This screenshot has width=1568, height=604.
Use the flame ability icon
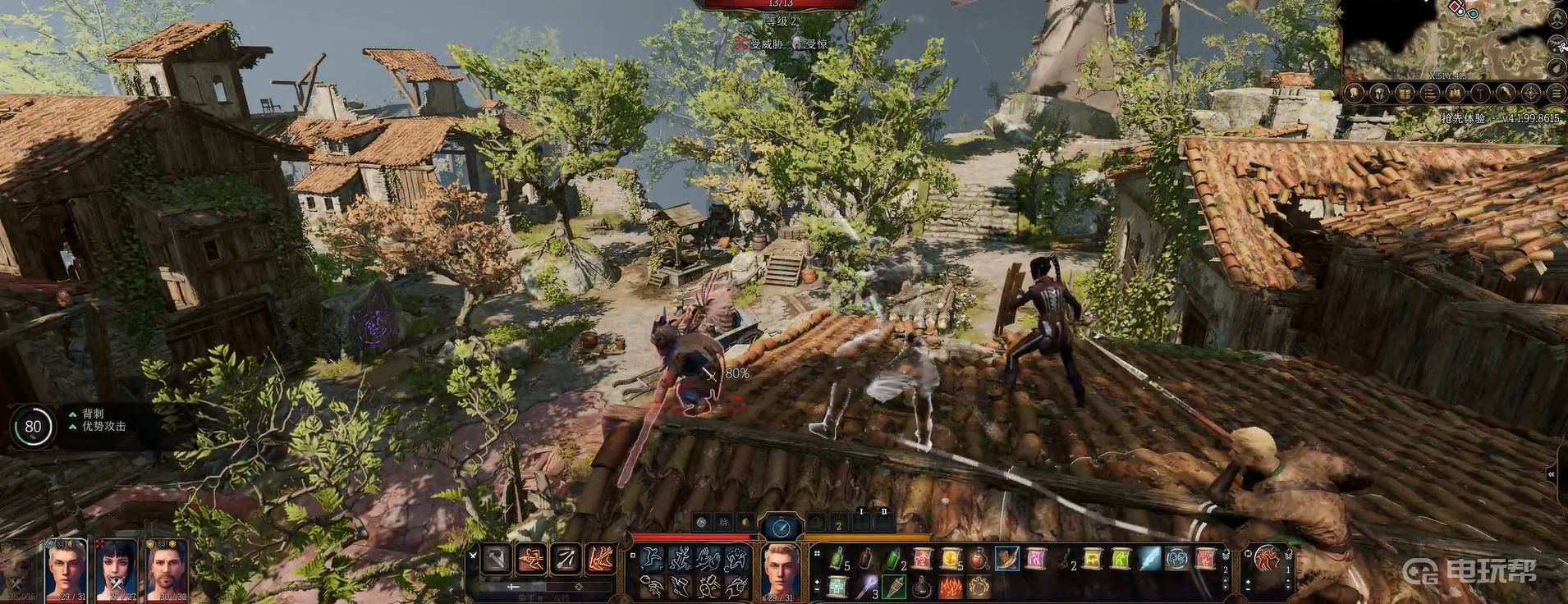(x=951, y=587)
